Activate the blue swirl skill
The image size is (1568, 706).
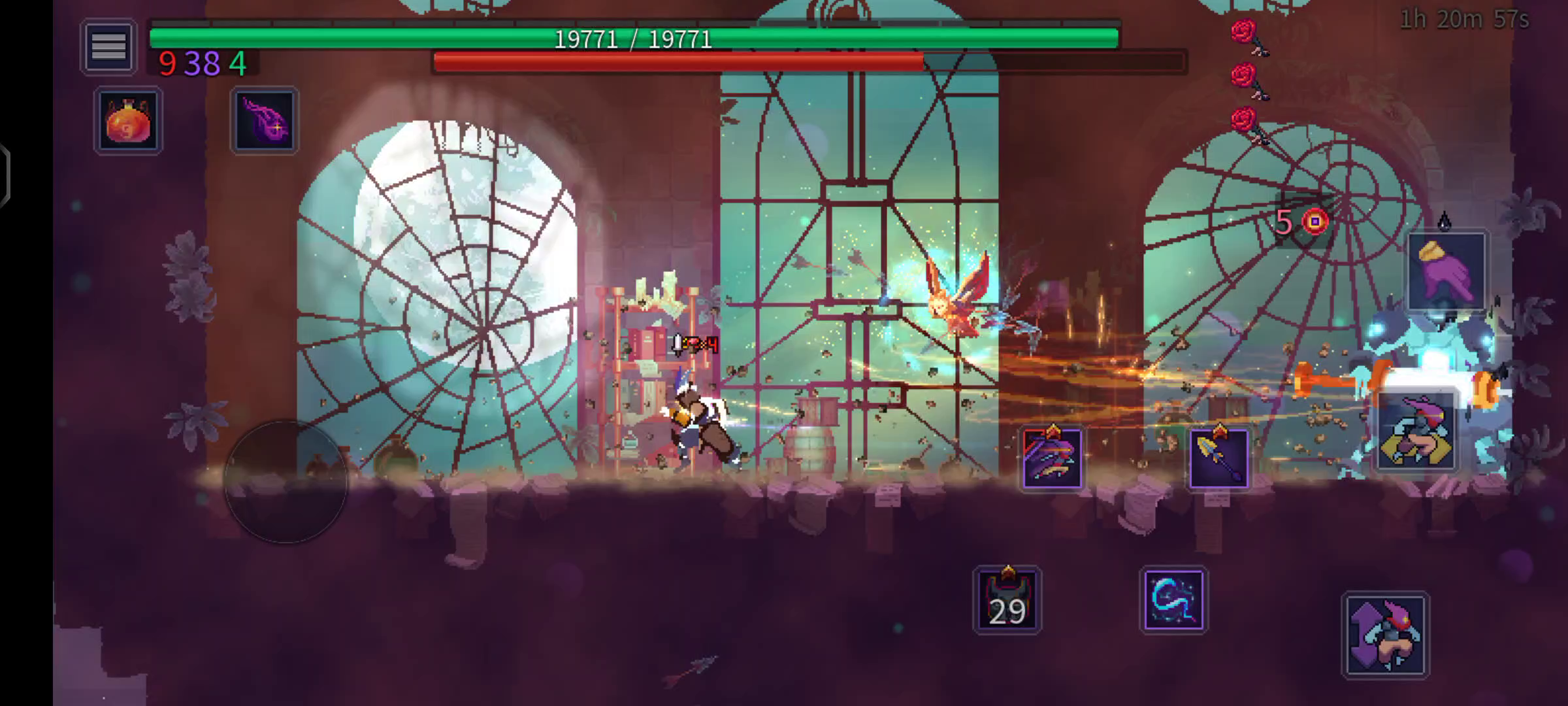click(x=1173, y=600)
